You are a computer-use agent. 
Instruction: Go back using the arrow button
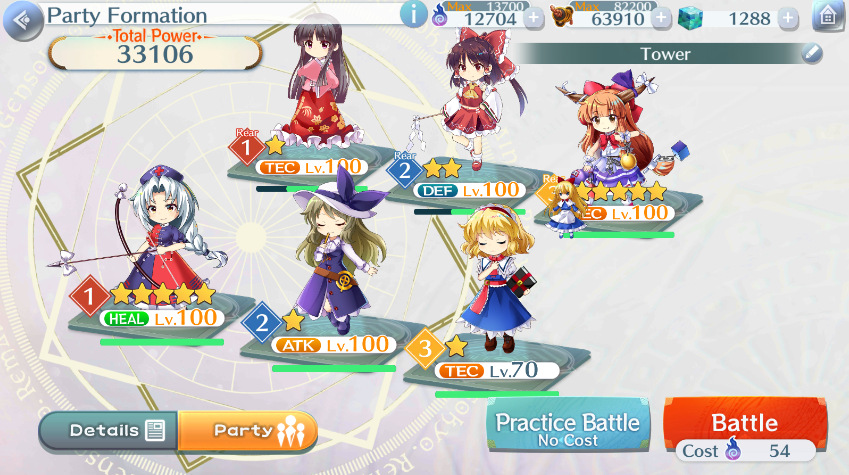(x=29, y=16)
